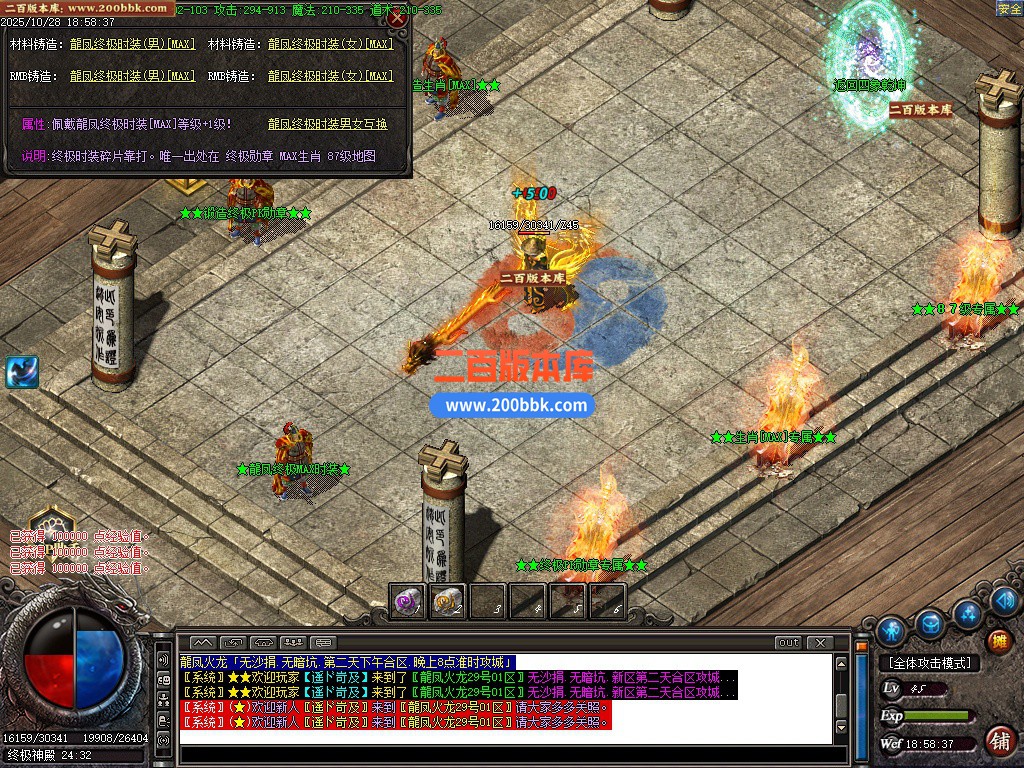Use the yellow scroll in hotbar slot 2

point(447,601)
